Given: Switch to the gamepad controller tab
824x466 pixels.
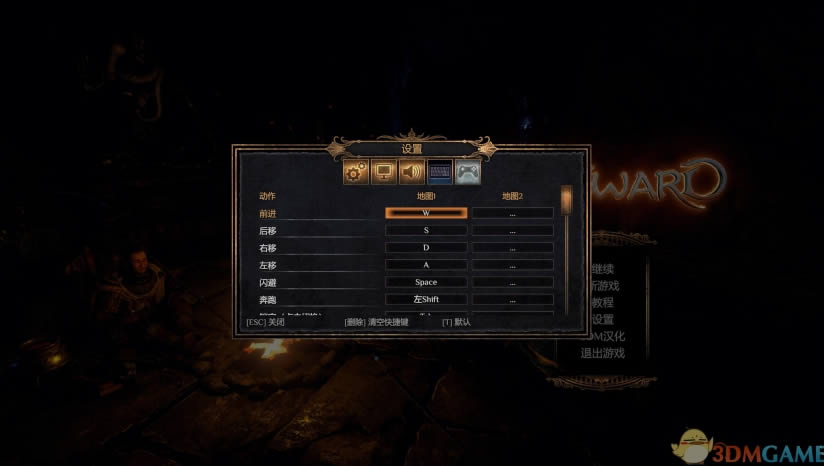Looking at the screenshot, I should (x=467, y=172).
